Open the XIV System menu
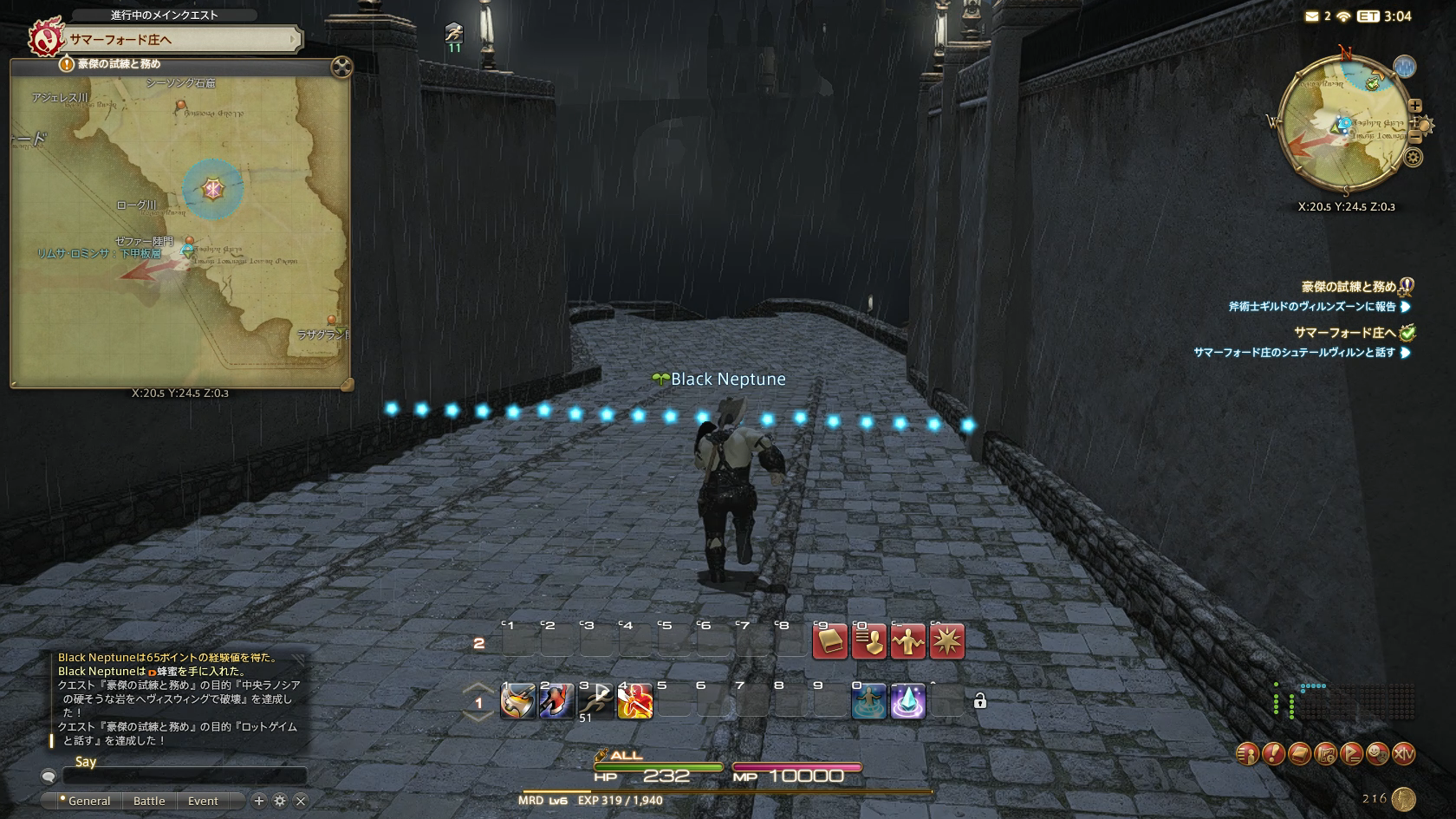This screenshot has height=819, width=1456. click(x=1403, y=754)
